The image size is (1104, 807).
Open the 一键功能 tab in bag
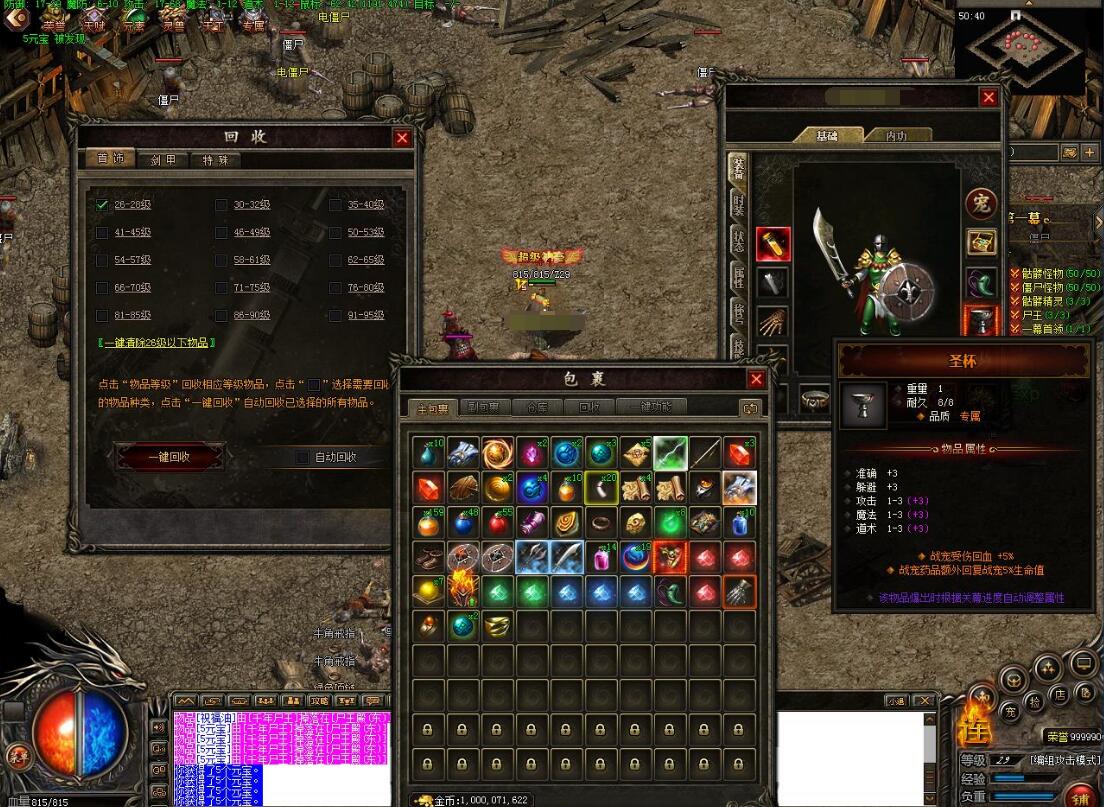pyautogui.click(x=651, y=407)
